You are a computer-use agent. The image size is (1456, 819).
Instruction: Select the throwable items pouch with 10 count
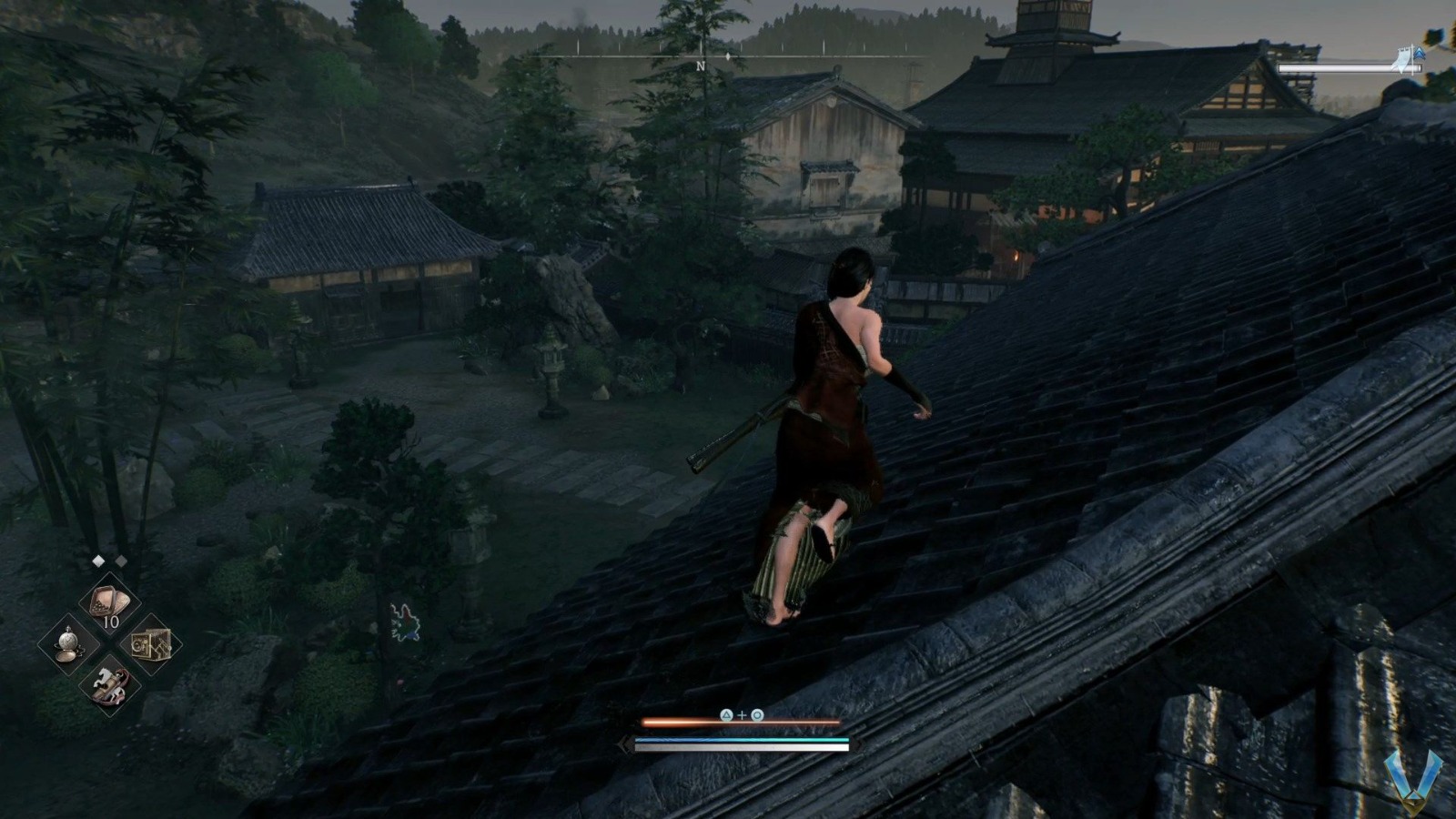tap(107, 601)
